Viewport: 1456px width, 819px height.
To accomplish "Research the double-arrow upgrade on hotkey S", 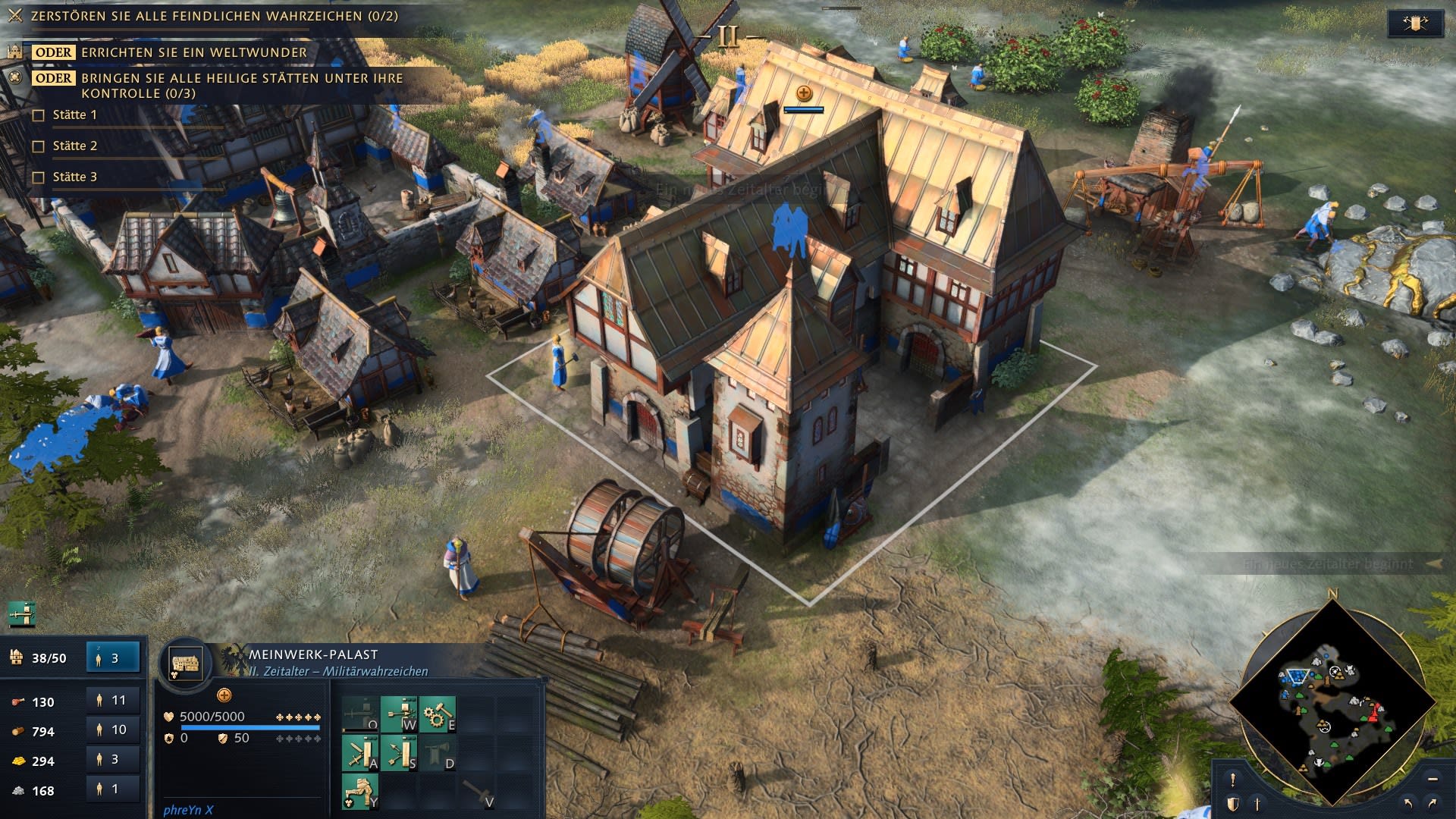I will (x=399, y=753).
